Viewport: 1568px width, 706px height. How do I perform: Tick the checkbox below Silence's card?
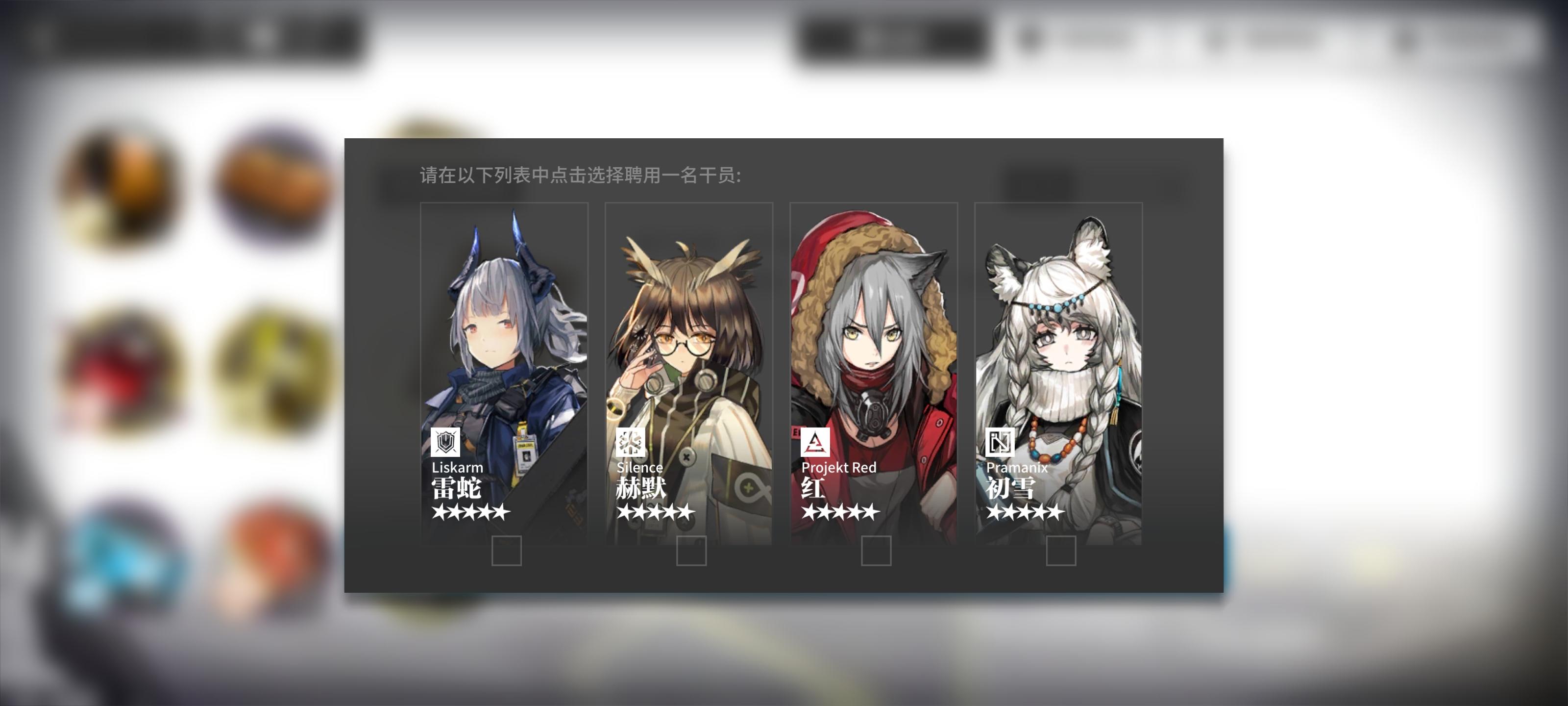tap(691, 552)
